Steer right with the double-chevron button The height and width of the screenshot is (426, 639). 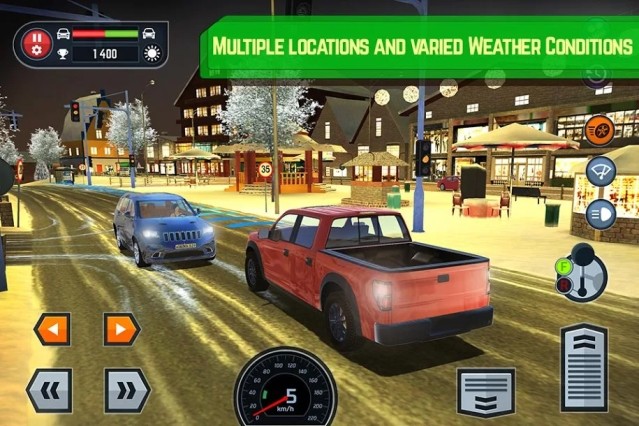pos(127,389)
